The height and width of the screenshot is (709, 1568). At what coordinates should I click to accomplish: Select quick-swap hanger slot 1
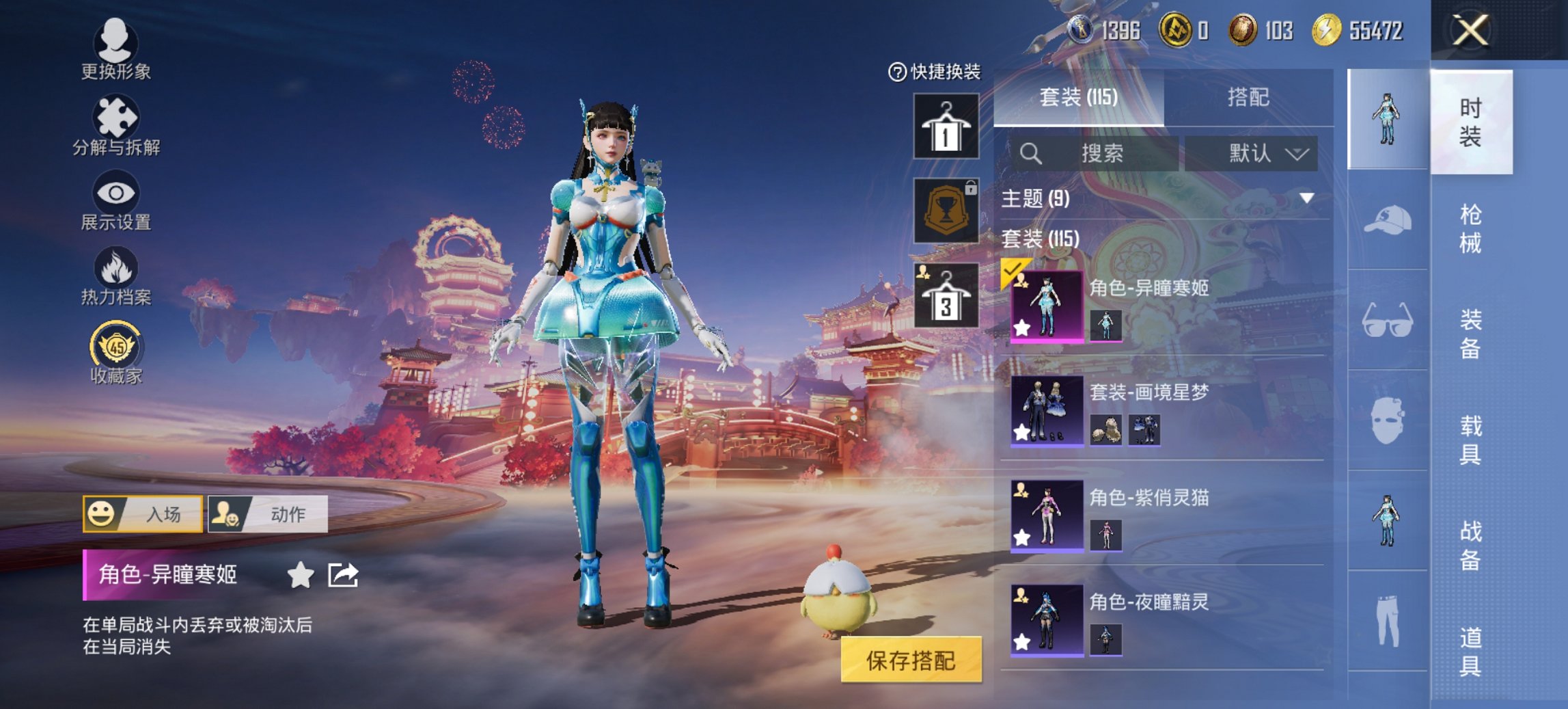click(x=946, y=126)
